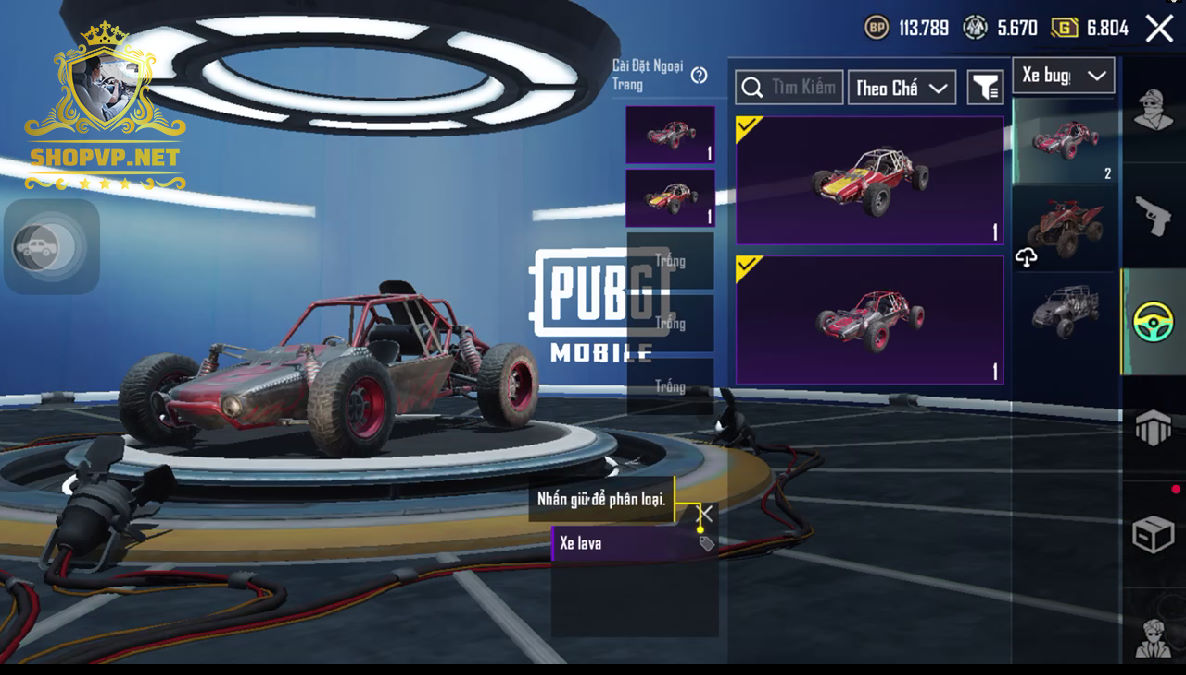Open the open-box crate tab
This screenshot has width=1186, height=675.
coord(1153,535)
